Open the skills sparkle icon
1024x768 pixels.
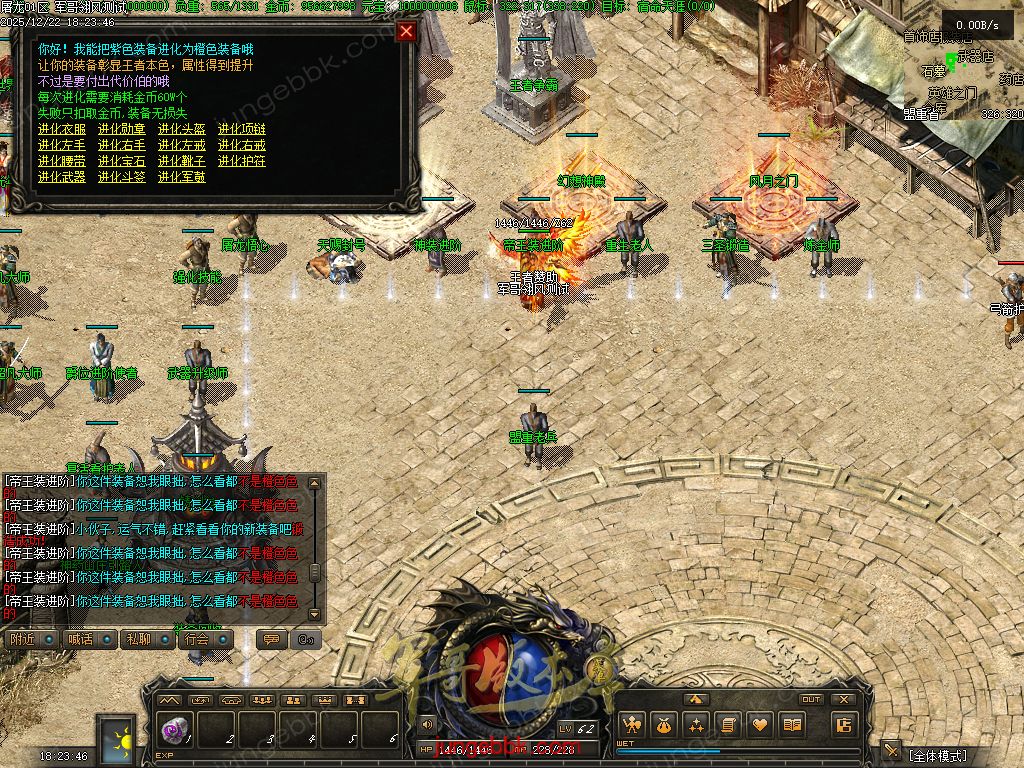(696, 725)
